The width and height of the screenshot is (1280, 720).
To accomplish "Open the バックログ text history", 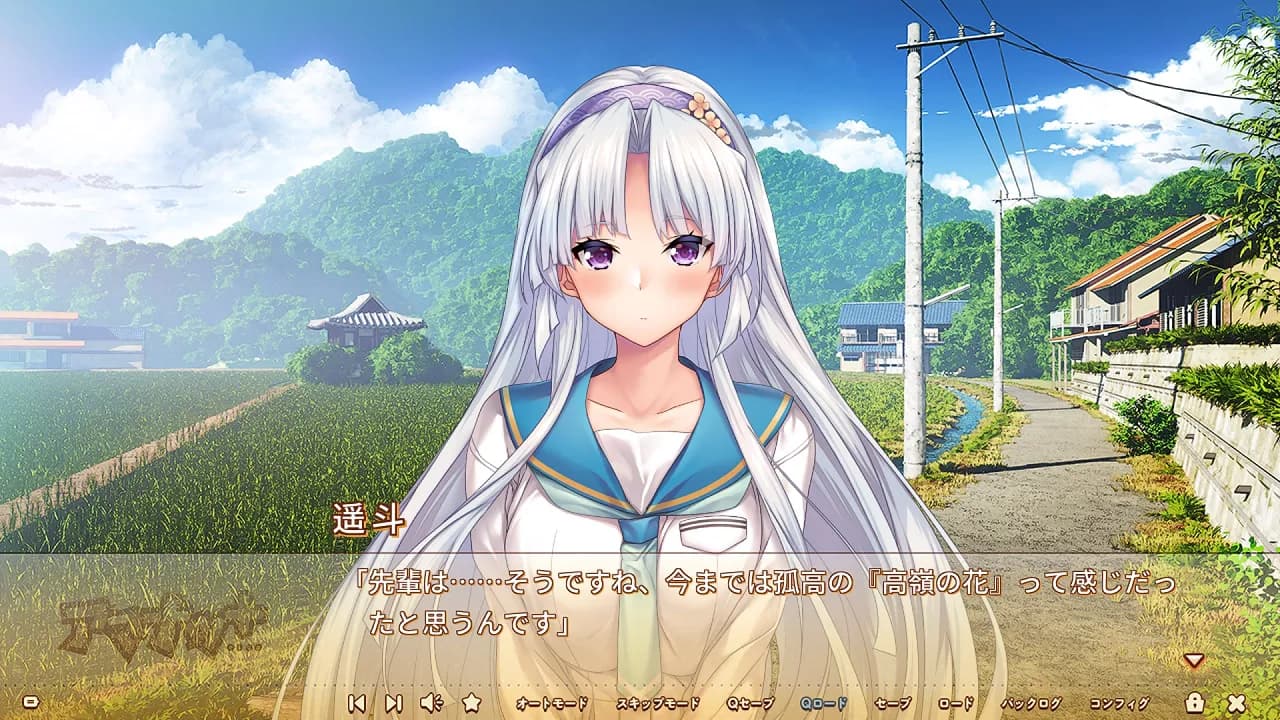I will tap(1030, 703).
